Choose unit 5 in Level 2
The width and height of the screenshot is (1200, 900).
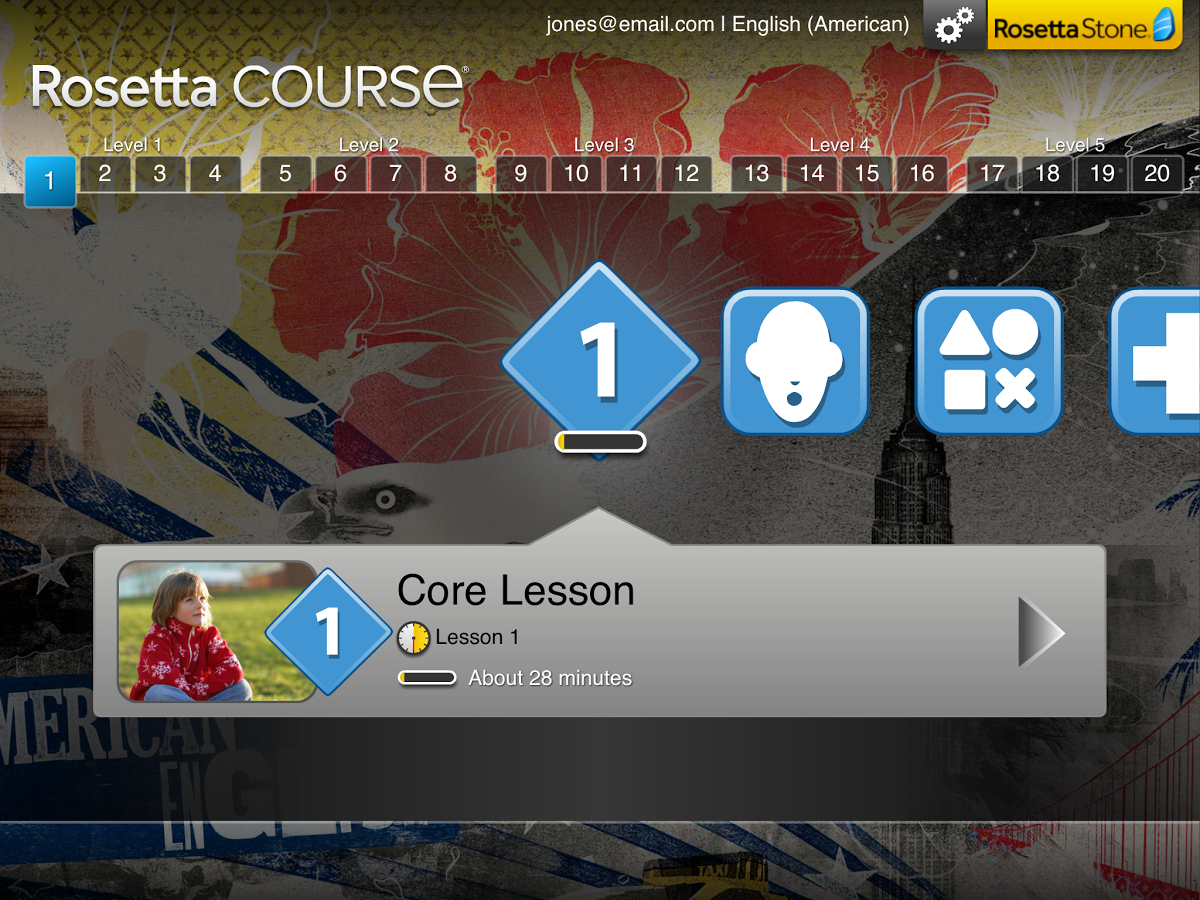pos(286,174)
